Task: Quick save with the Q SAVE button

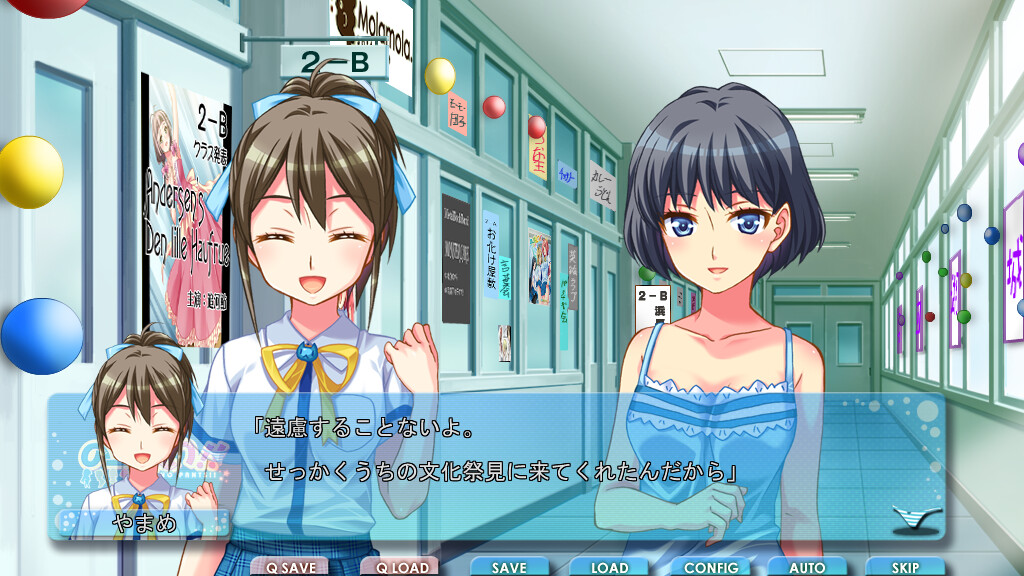Action: [290, 567]
